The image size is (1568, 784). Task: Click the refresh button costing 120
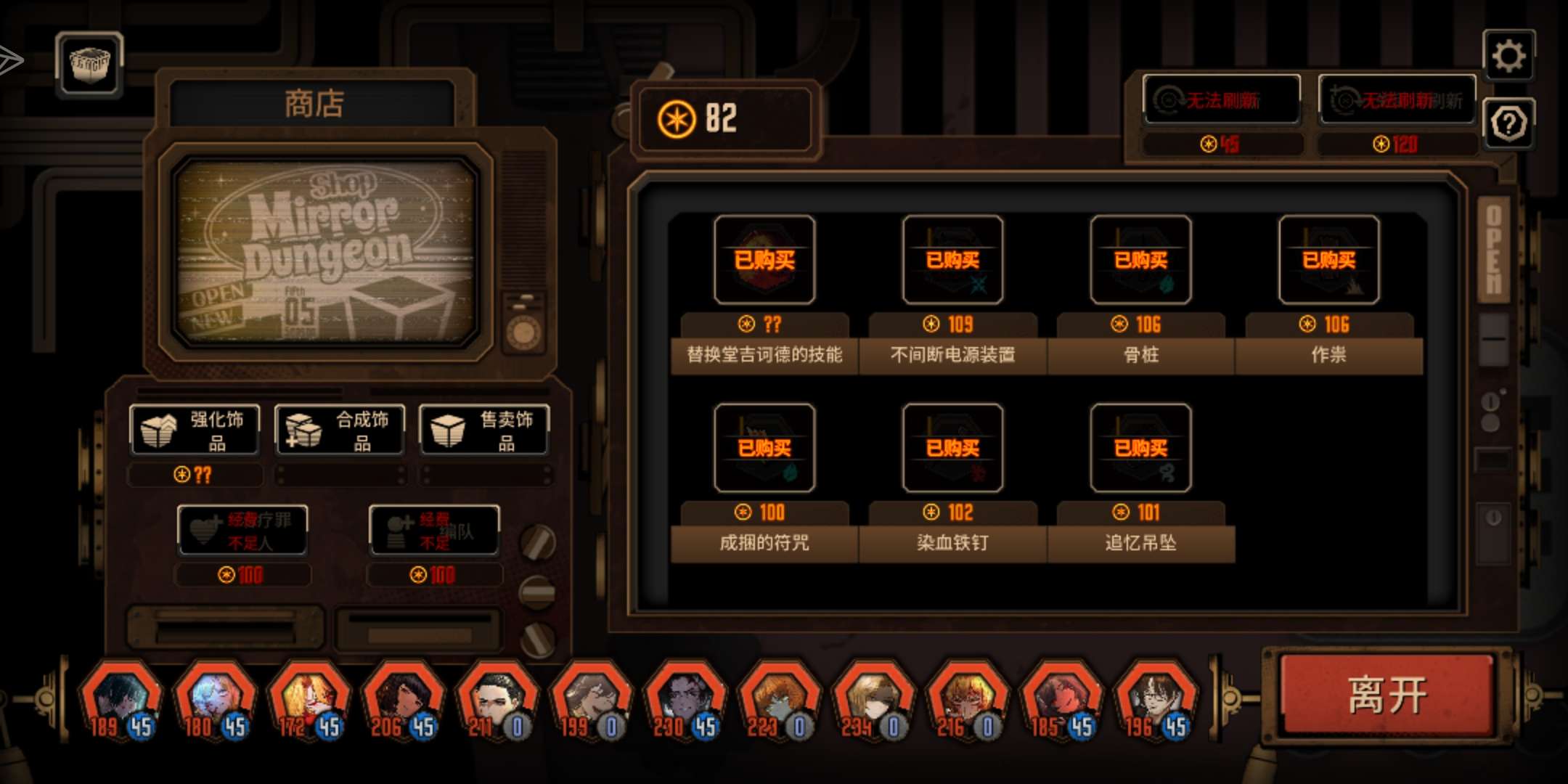tap(1397, 100)
